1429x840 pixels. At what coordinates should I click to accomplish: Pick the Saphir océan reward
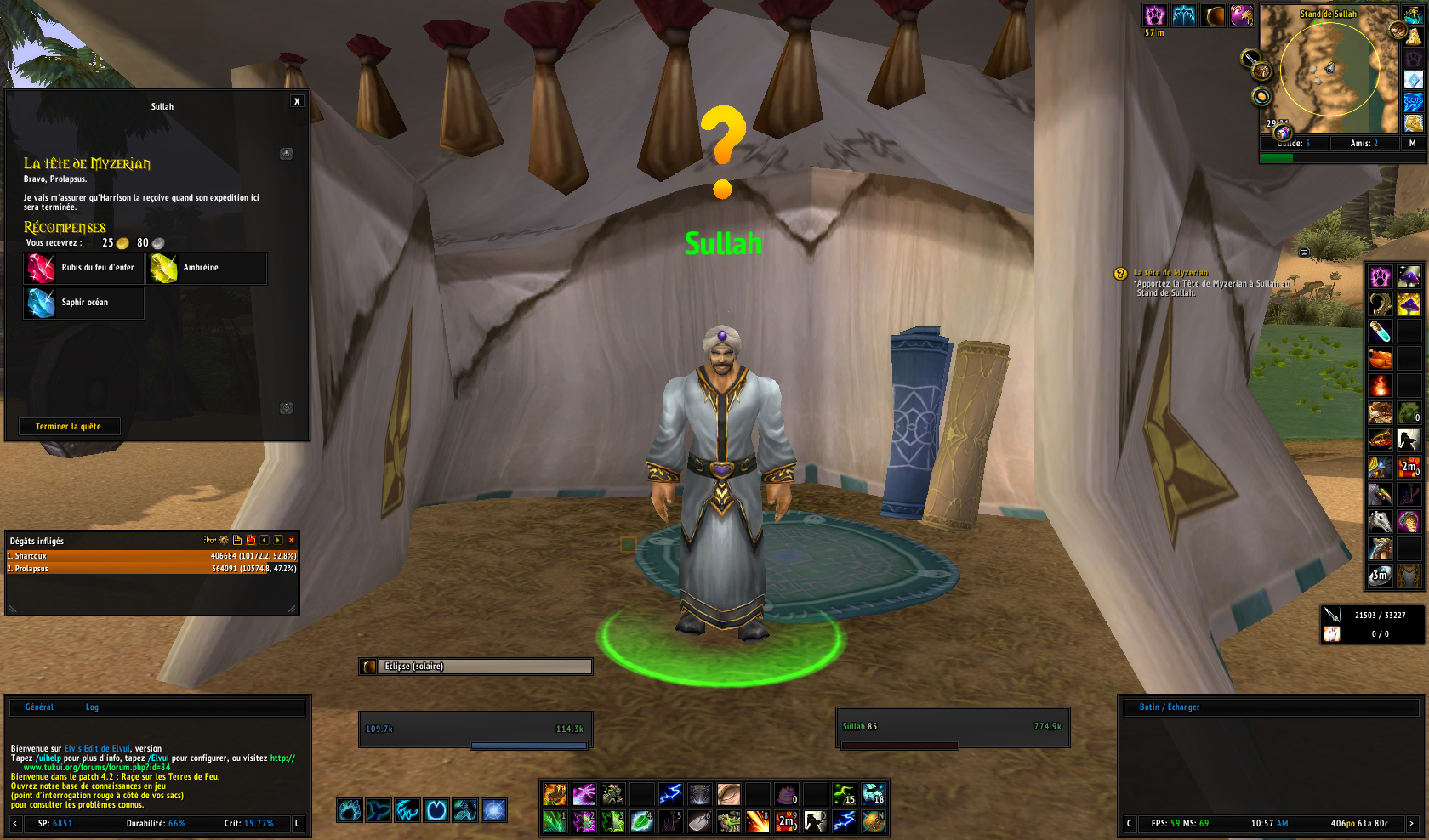tap(83, 303)
